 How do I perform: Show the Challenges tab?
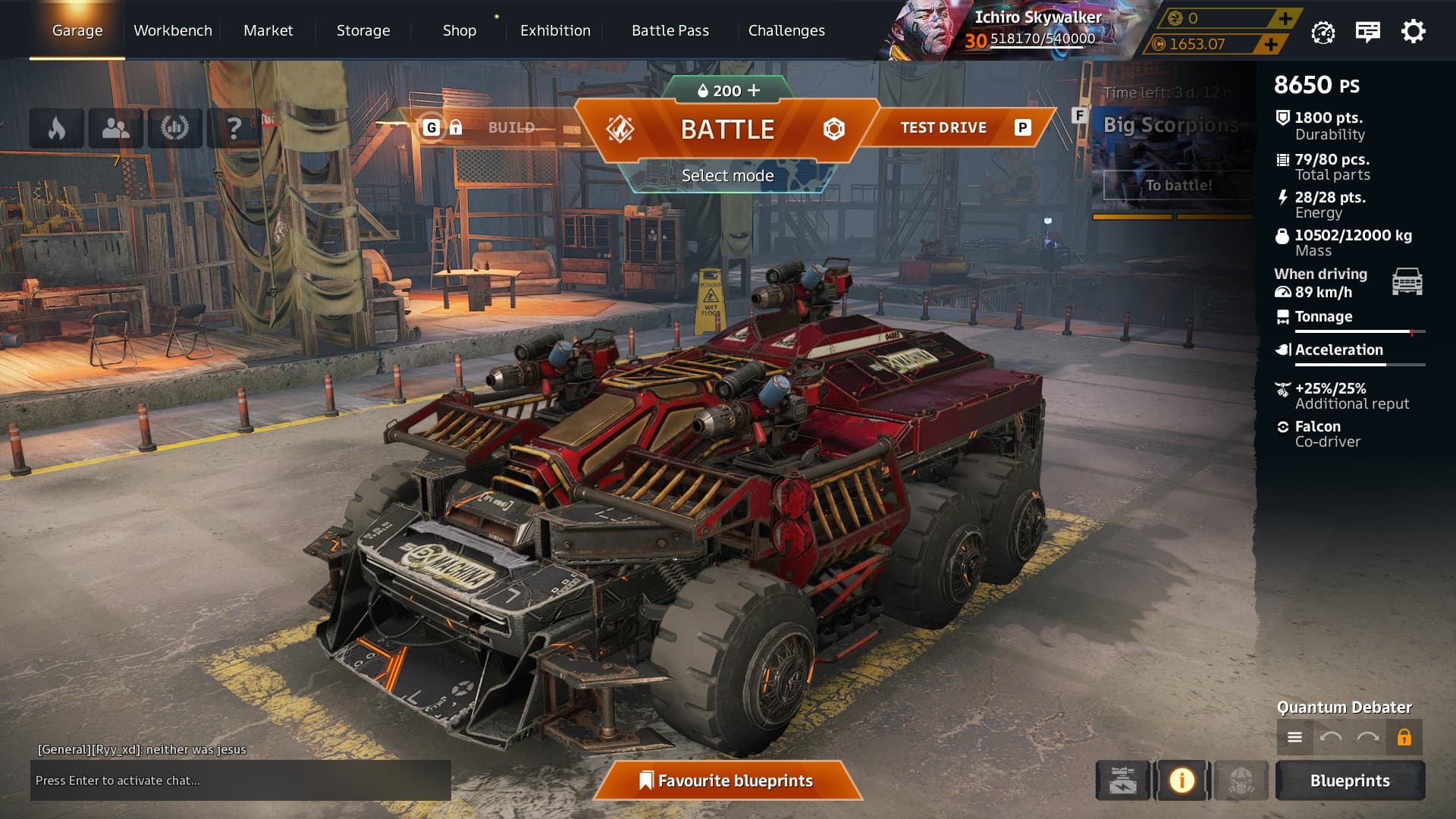coord(786,30)
